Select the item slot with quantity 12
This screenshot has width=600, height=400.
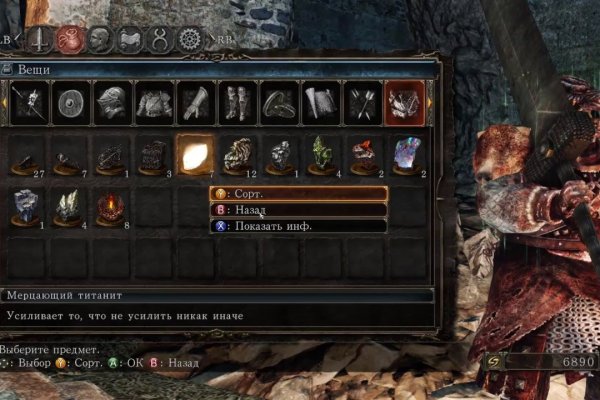point(236,155)
